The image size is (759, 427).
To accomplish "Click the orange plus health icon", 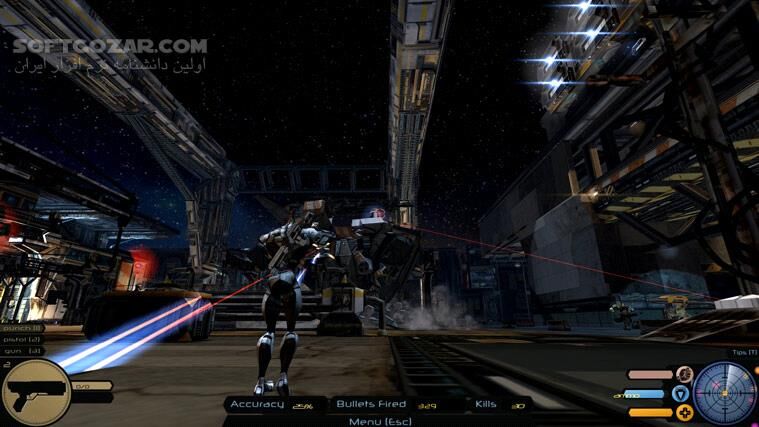I will 684,412.
